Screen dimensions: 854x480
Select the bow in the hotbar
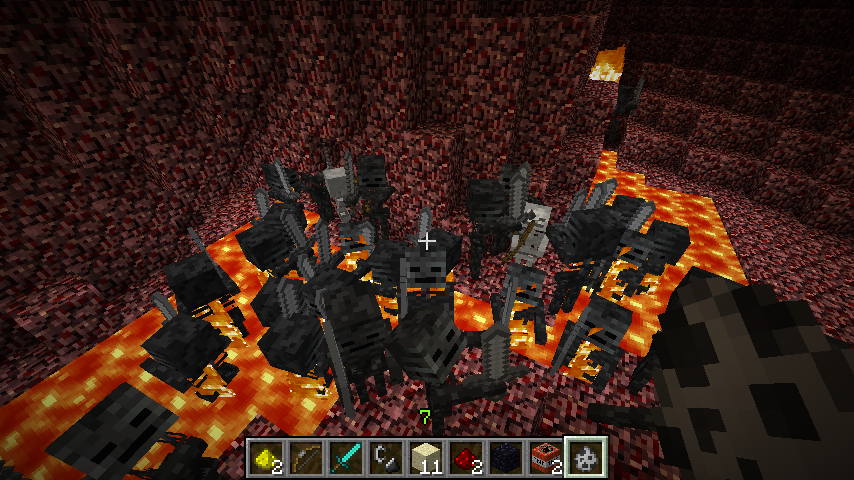306,457
